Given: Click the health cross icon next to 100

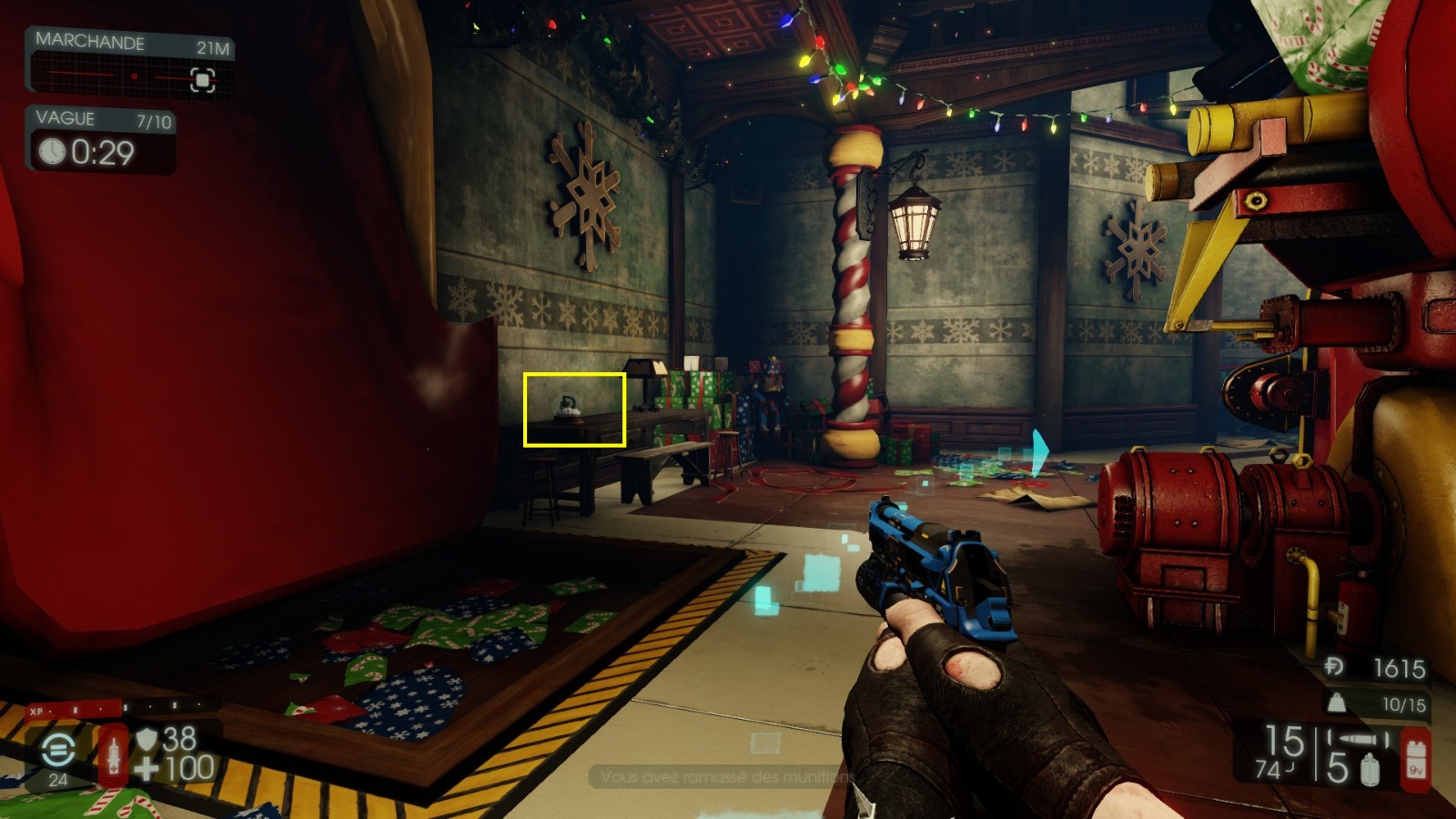Looking at the screenshot, I should [146, 767].
